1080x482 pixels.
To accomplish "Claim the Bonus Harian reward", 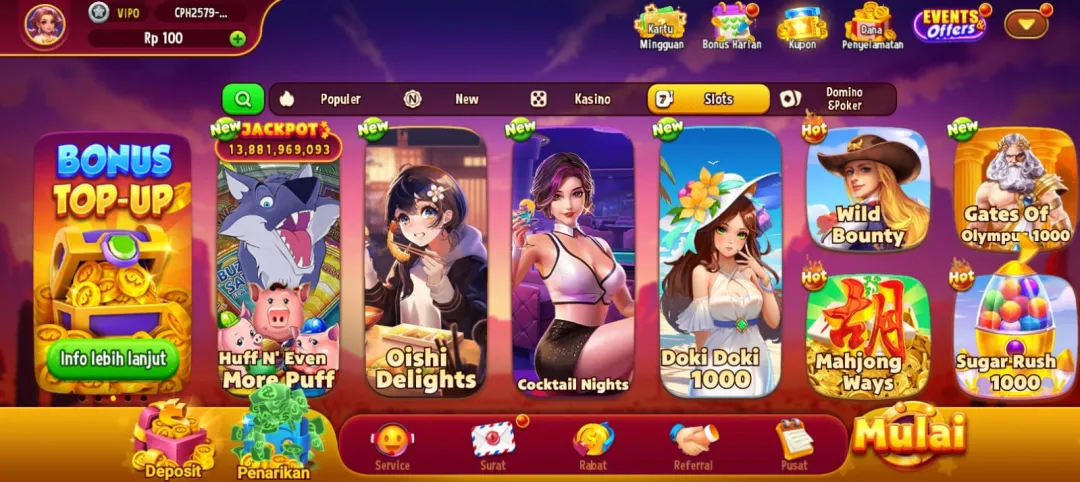I will [732, 25].
